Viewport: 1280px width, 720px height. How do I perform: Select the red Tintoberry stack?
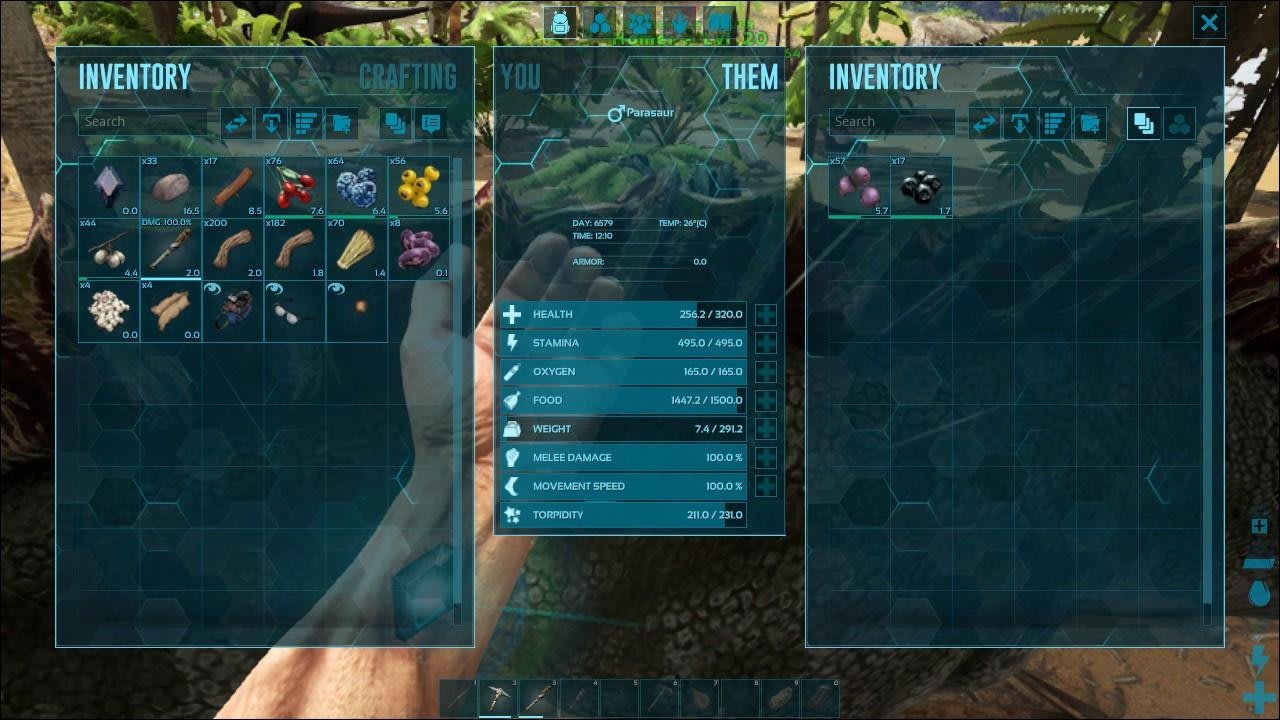295,186
